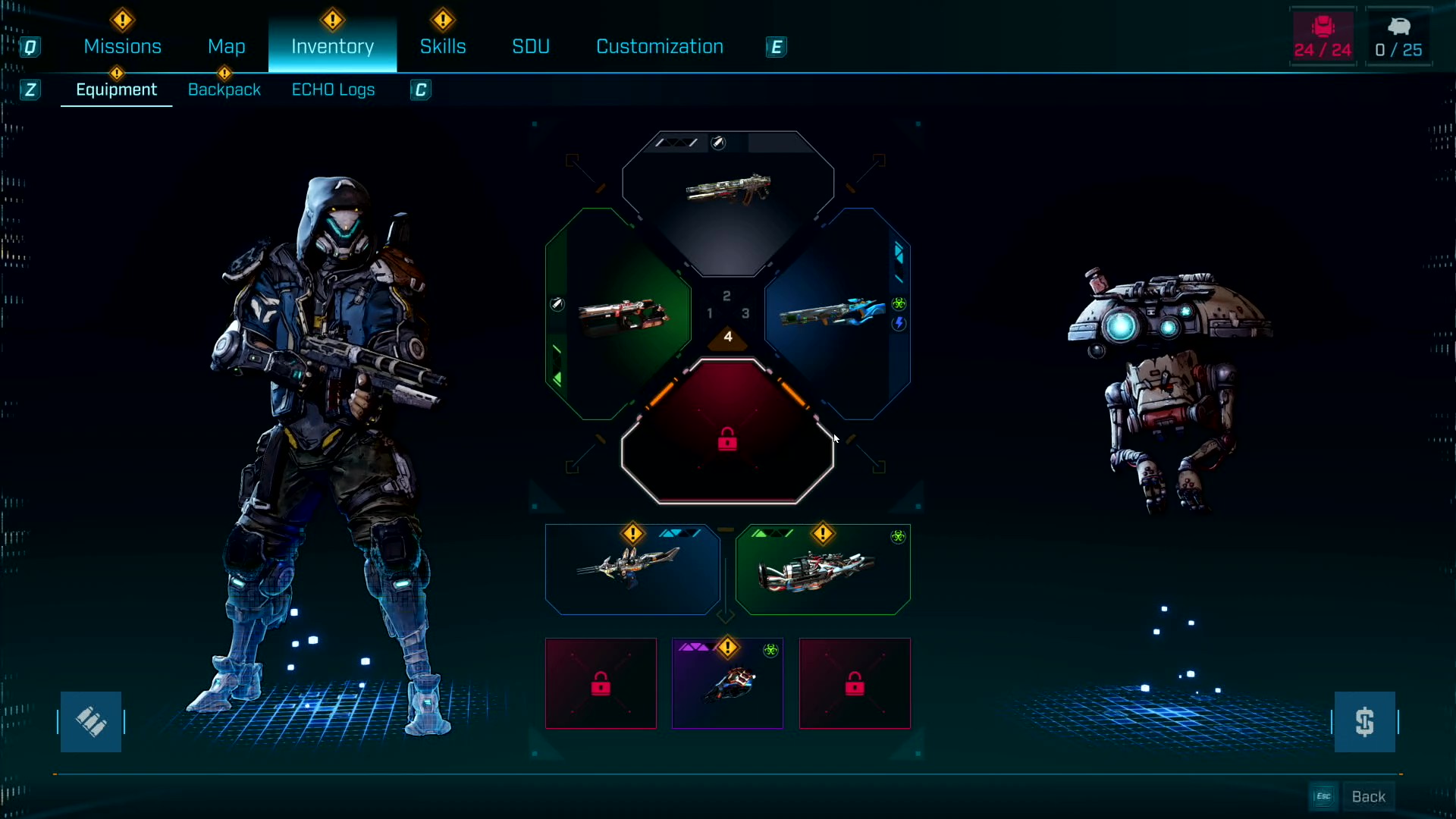Screen dimensions: 1456x819
Task: Open ECHO Logs sub-tab
Action: (x=333, y=89)
